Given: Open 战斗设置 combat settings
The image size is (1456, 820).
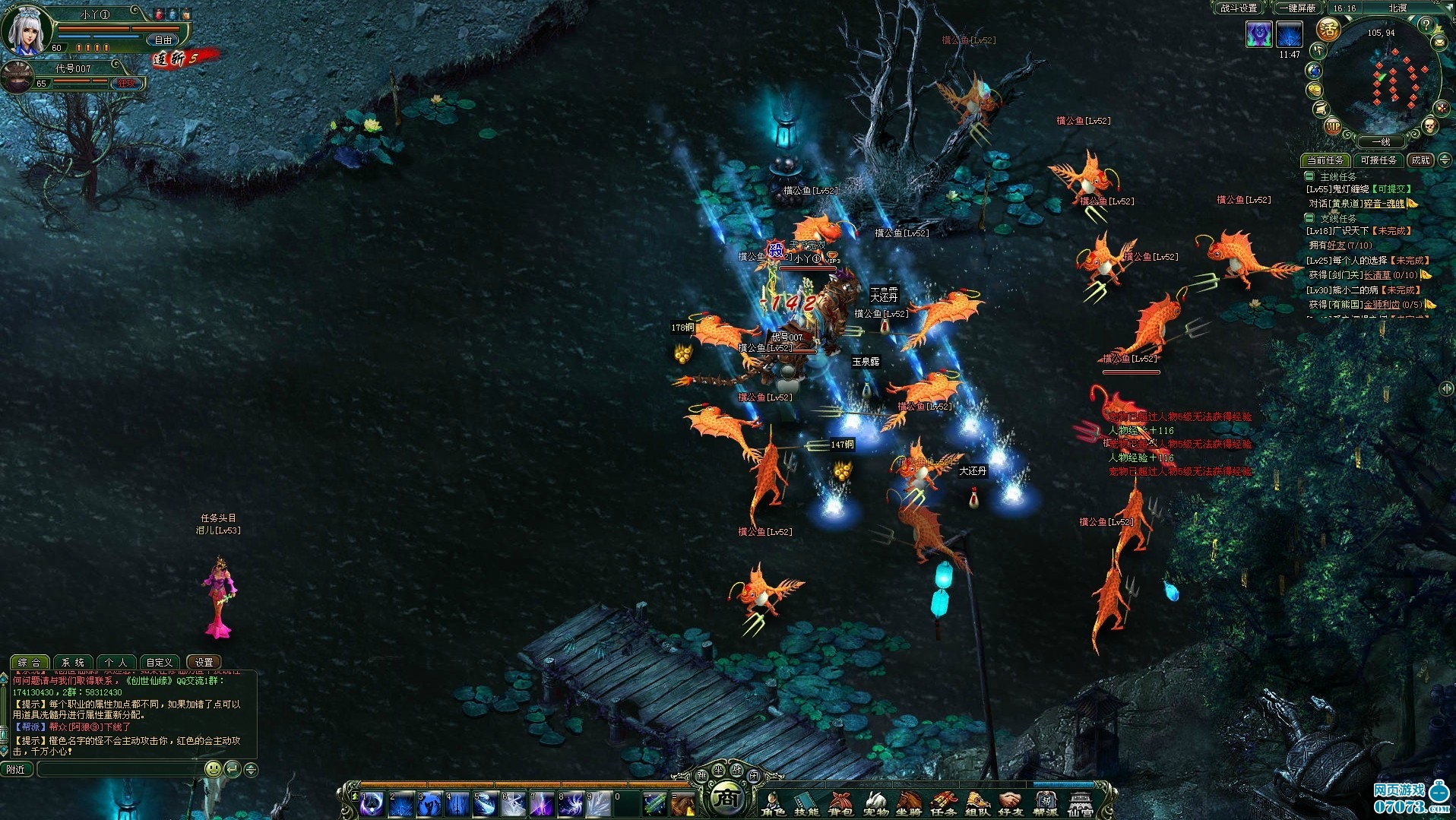Looking at the screenshot, I should (1239, 8).
